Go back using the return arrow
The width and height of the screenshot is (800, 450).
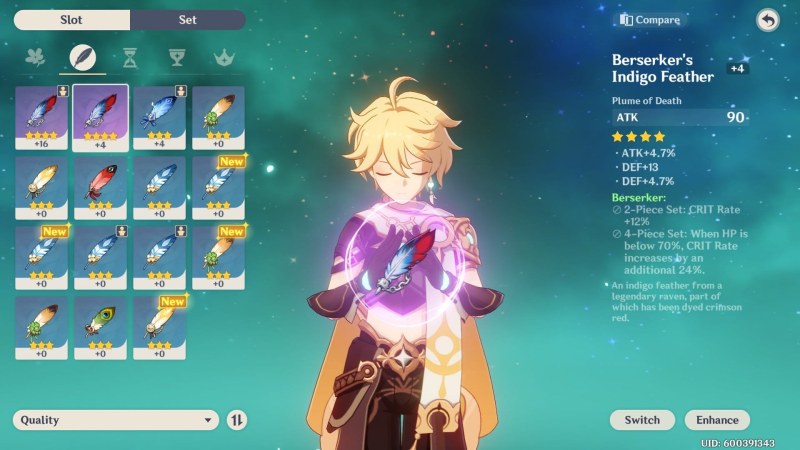pos(767,20)
